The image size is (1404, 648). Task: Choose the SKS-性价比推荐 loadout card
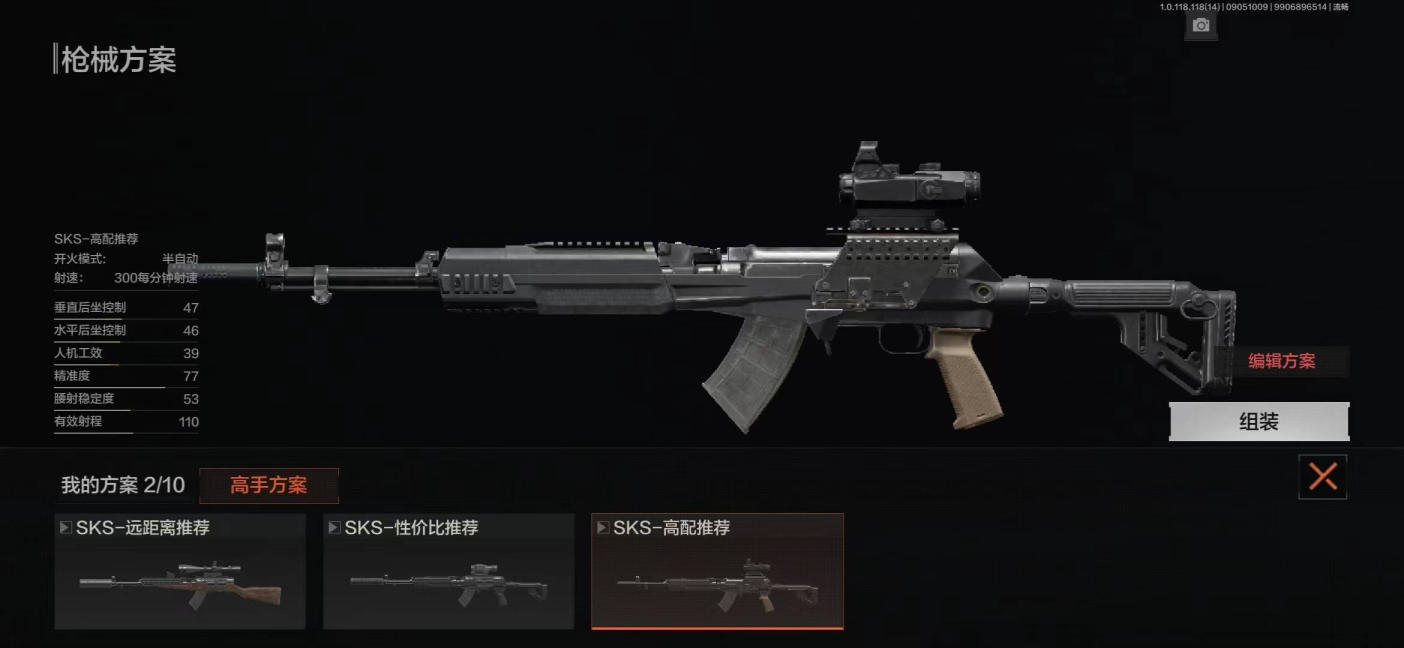tap(448, 572)
